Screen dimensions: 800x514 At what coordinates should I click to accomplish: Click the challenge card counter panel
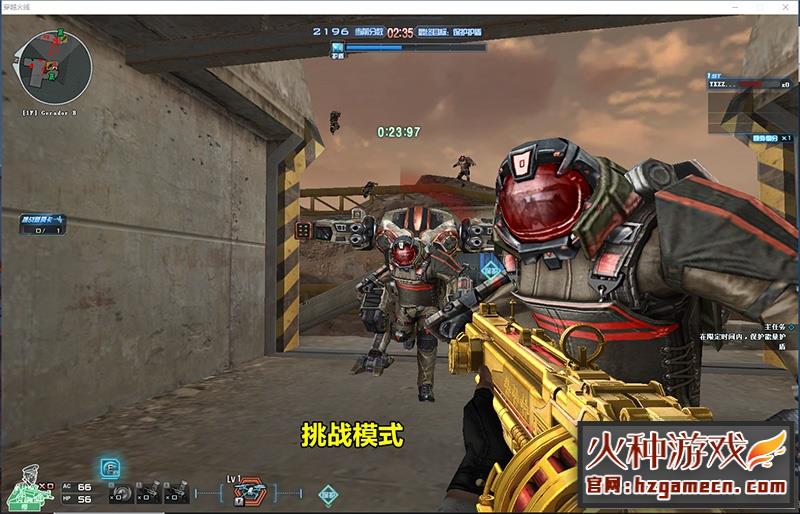pos(41,225)
